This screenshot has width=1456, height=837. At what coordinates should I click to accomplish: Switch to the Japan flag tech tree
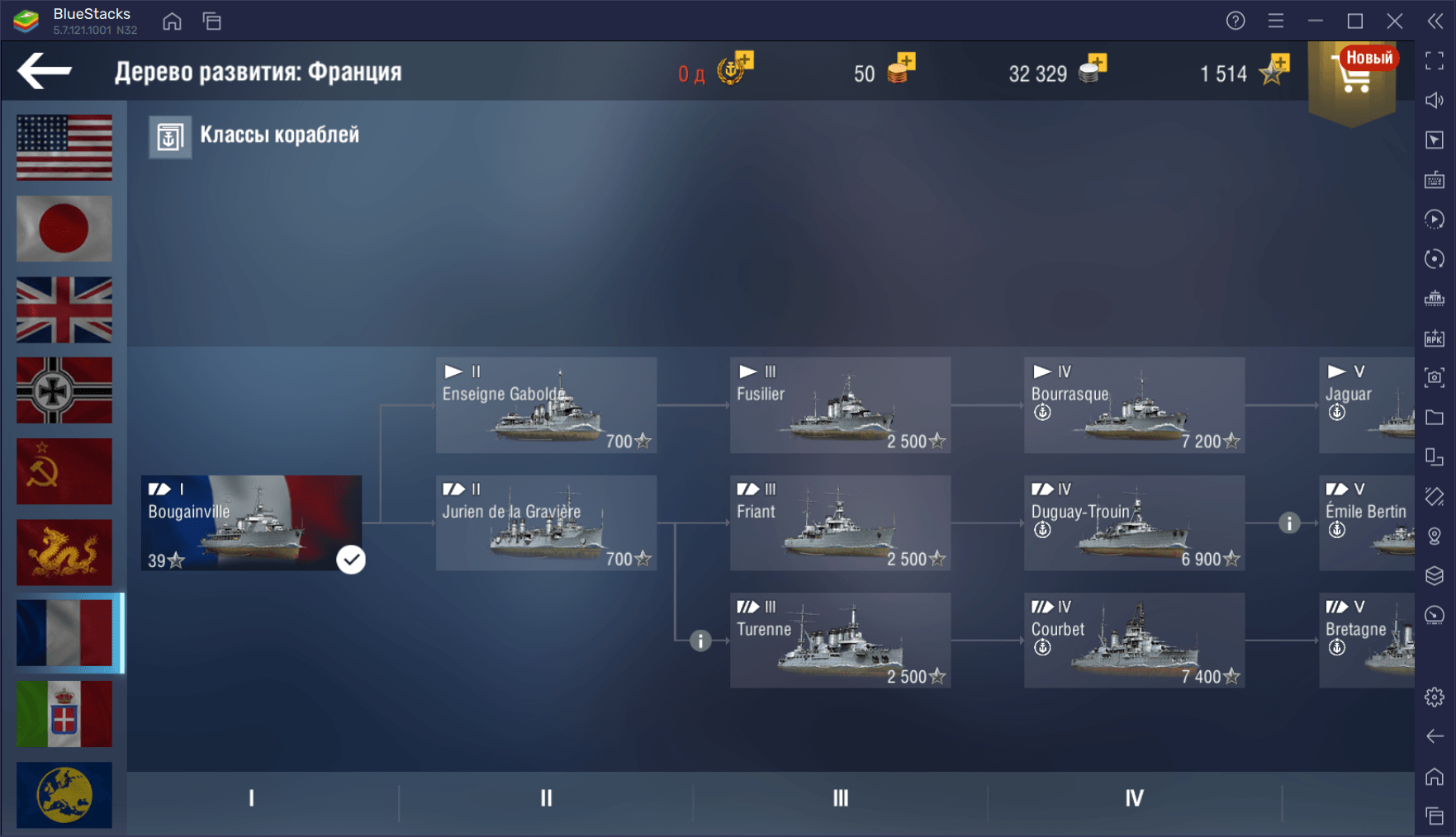(x=64, y=228)
